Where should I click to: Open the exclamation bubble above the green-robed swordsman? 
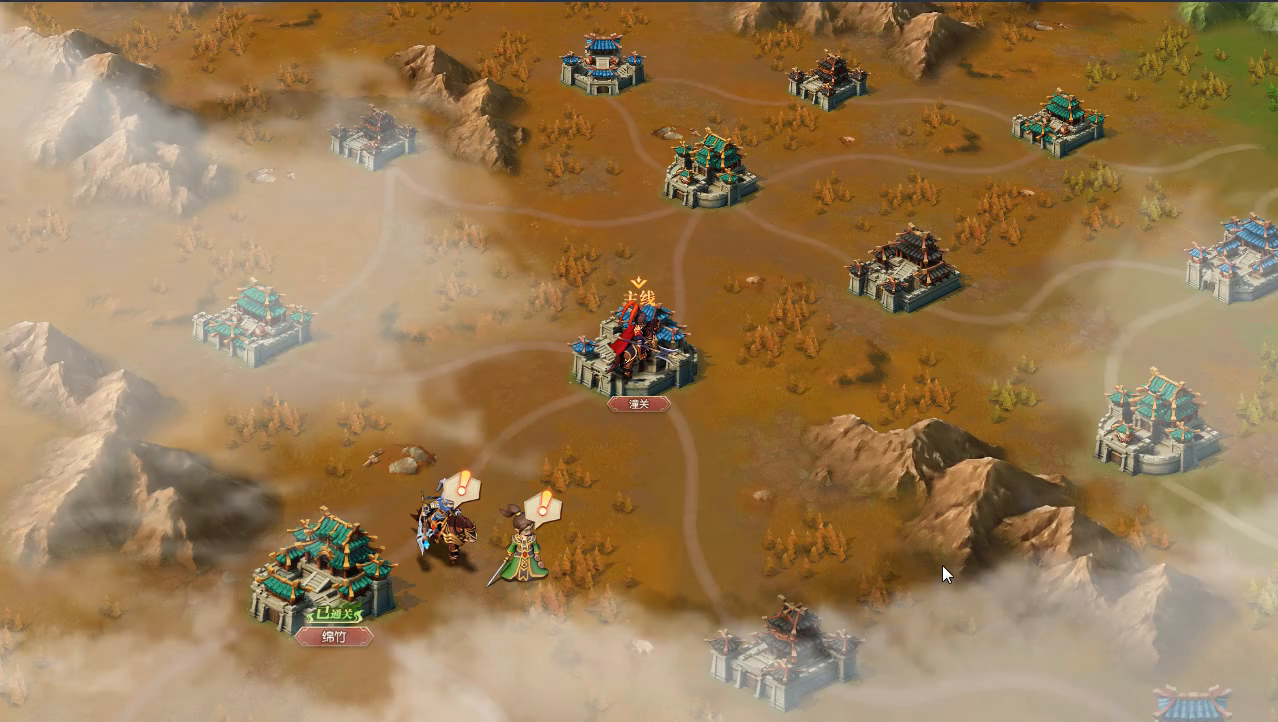click(544, 505)
